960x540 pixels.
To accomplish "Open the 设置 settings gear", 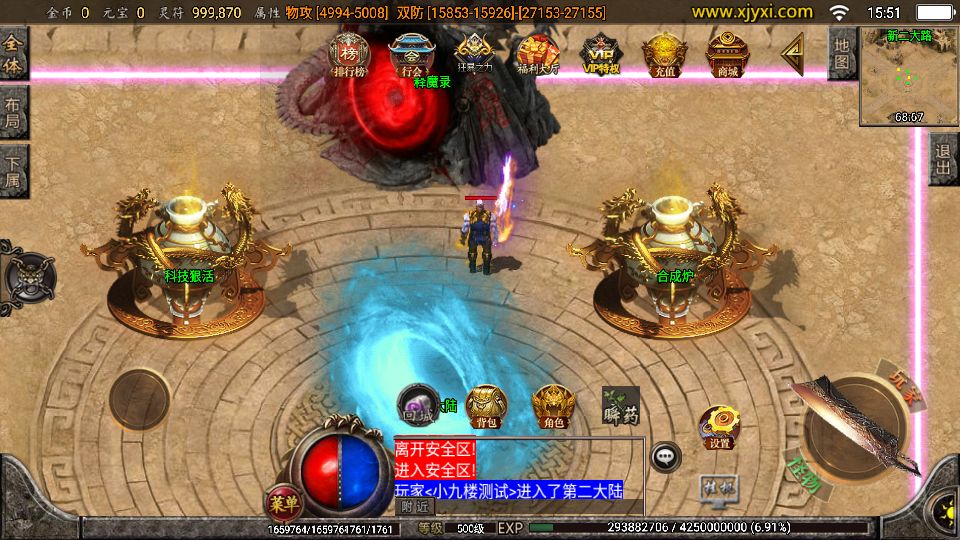I will click(719, 427).
